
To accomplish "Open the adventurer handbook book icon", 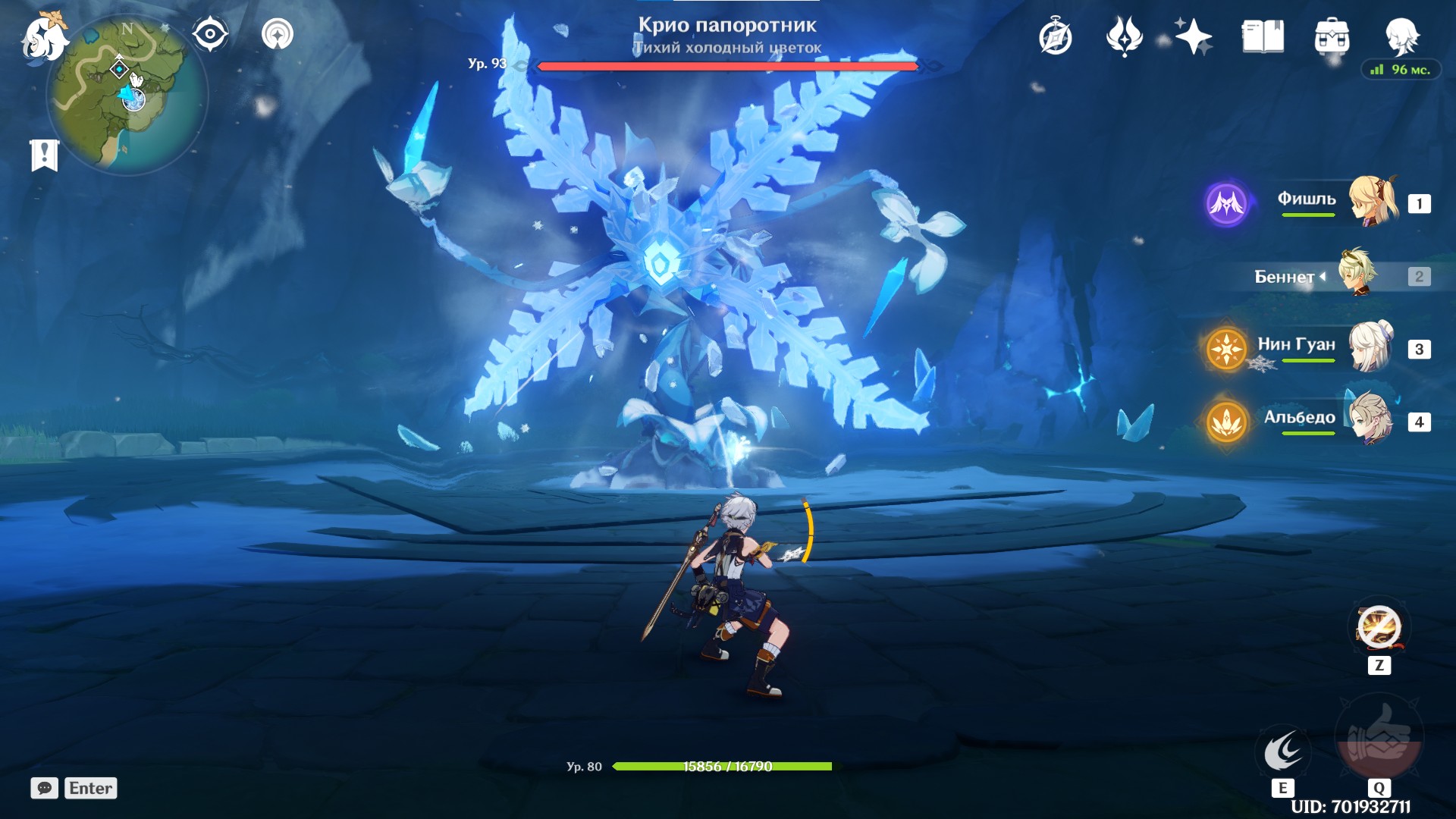I will 1263,36.
